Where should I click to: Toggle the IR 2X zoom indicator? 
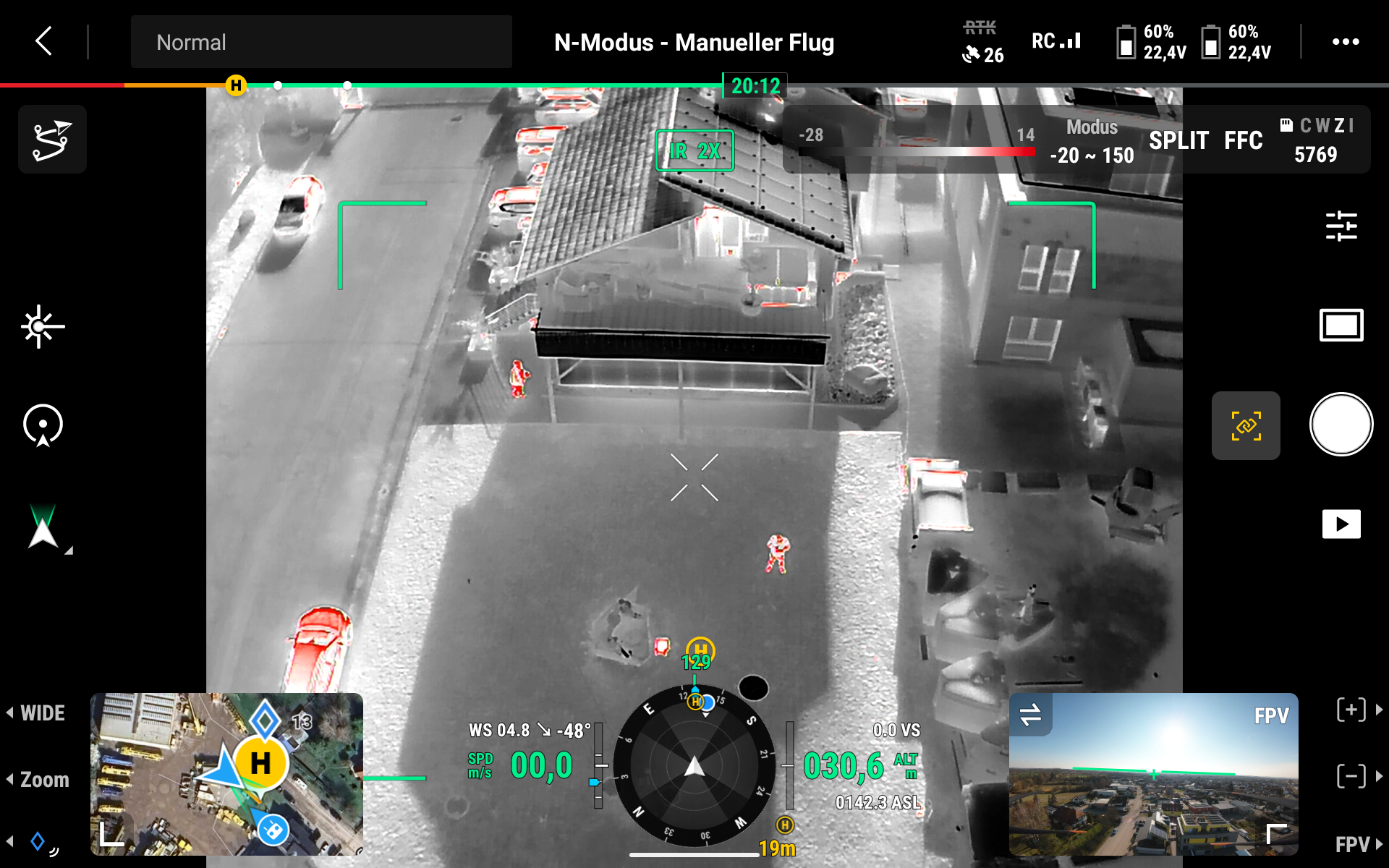[x=694, y=150]
